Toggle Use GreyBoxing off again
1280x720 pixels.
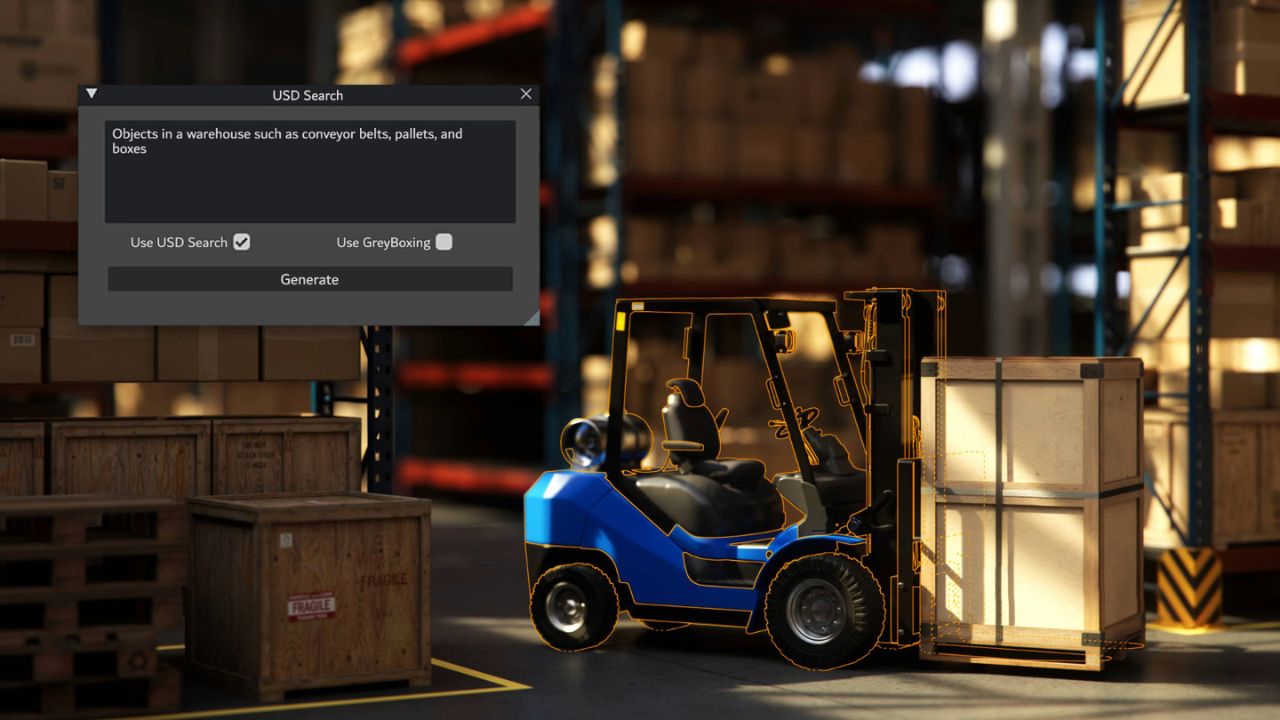443,241
